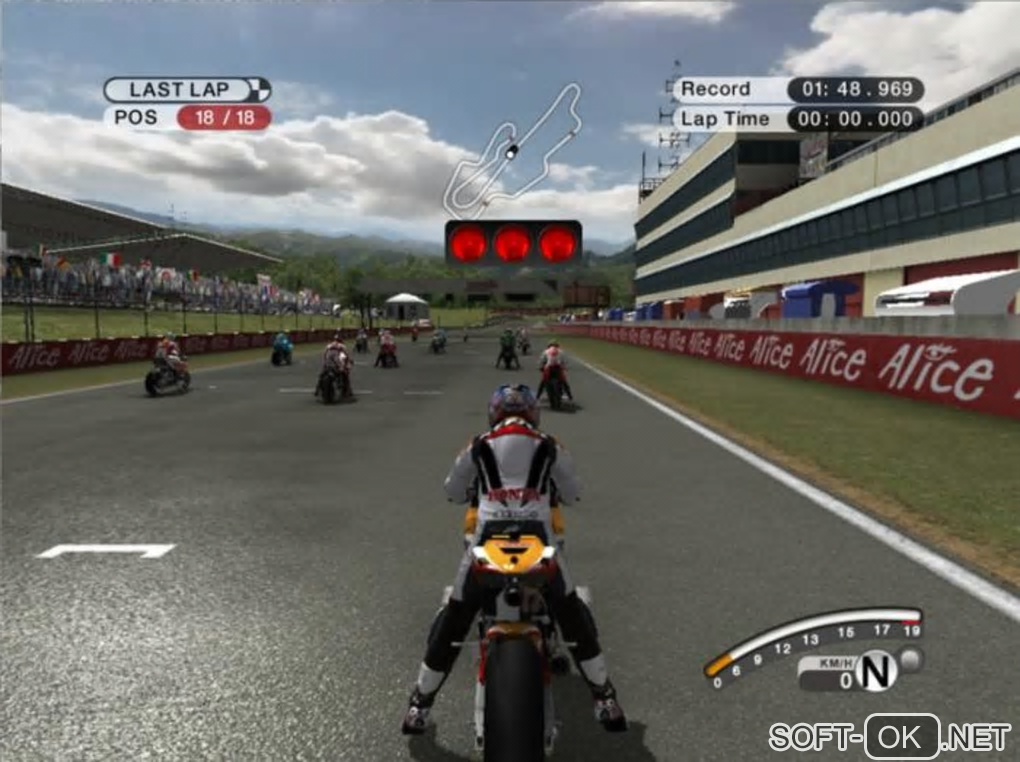Click the track outline minimap
Image resolution: width=1020 pixels, height=762 pixels.
tap(511, 152)
